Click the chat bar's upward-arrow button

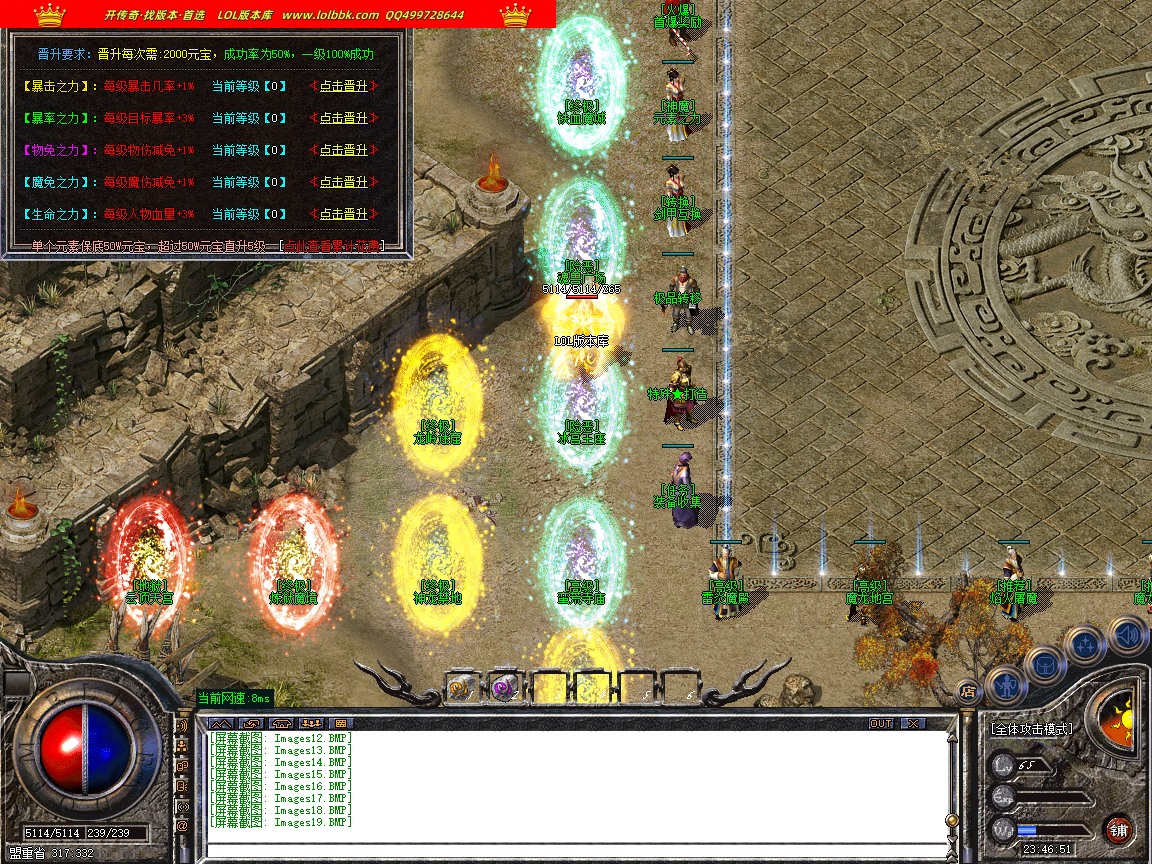221,723
